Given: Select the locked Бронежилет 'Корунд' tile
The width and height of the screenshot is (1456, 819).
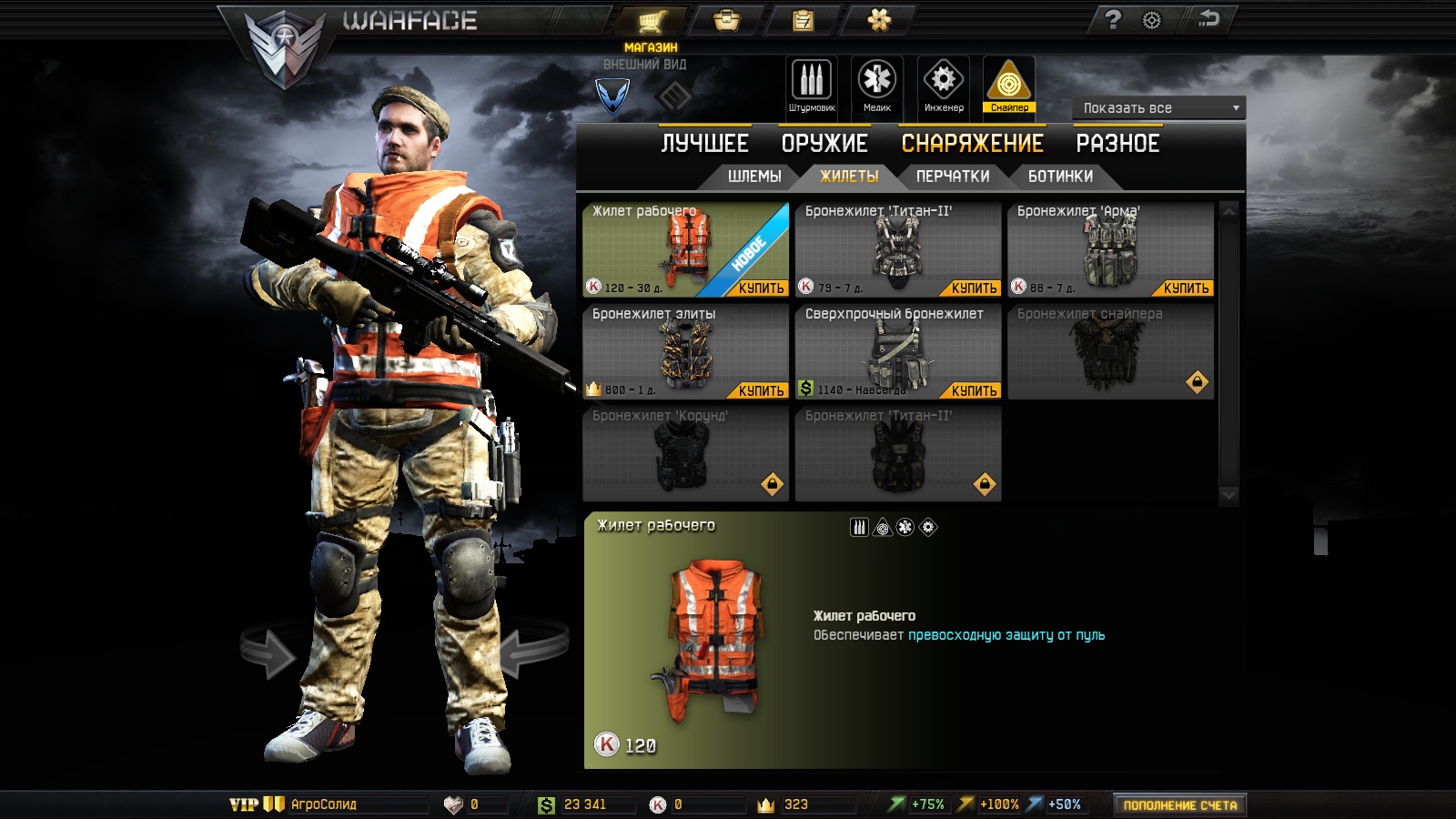Looking at the screenshot, I should (685, 454).
